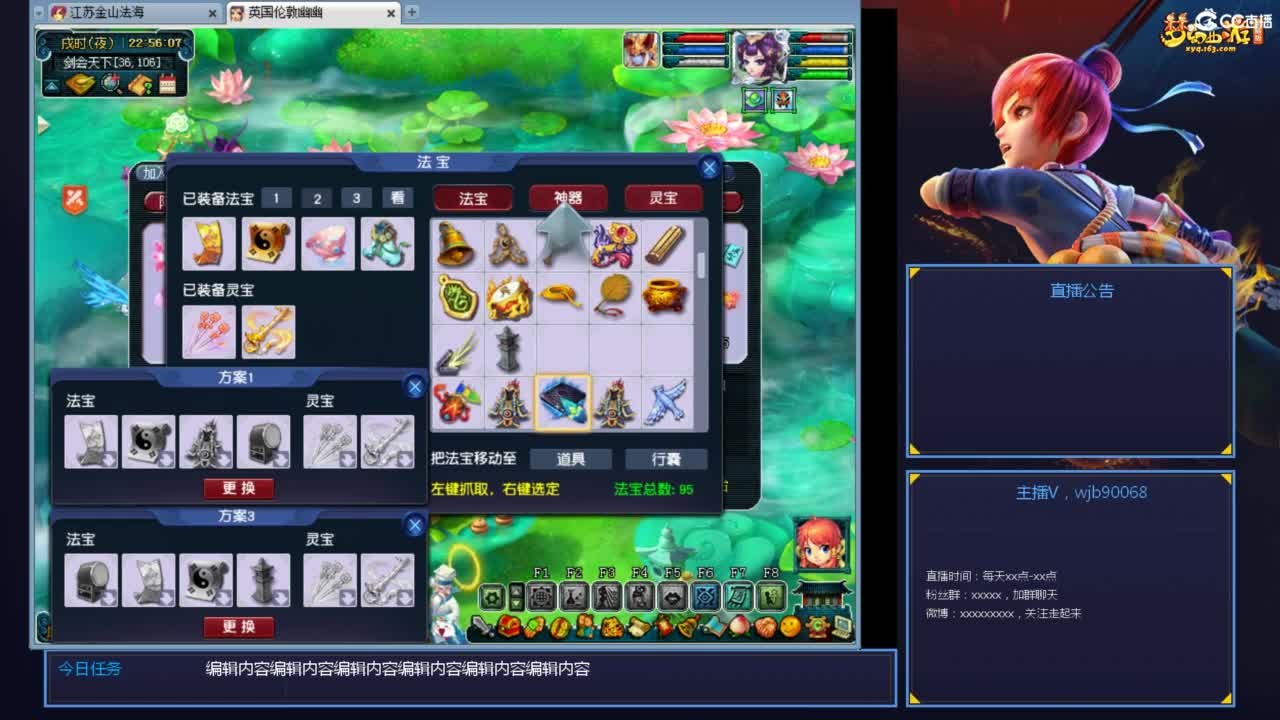Click the 更换 button in 方案1 panel
This screenshot has height=720, width=1280.
click(x=239, y=489)
